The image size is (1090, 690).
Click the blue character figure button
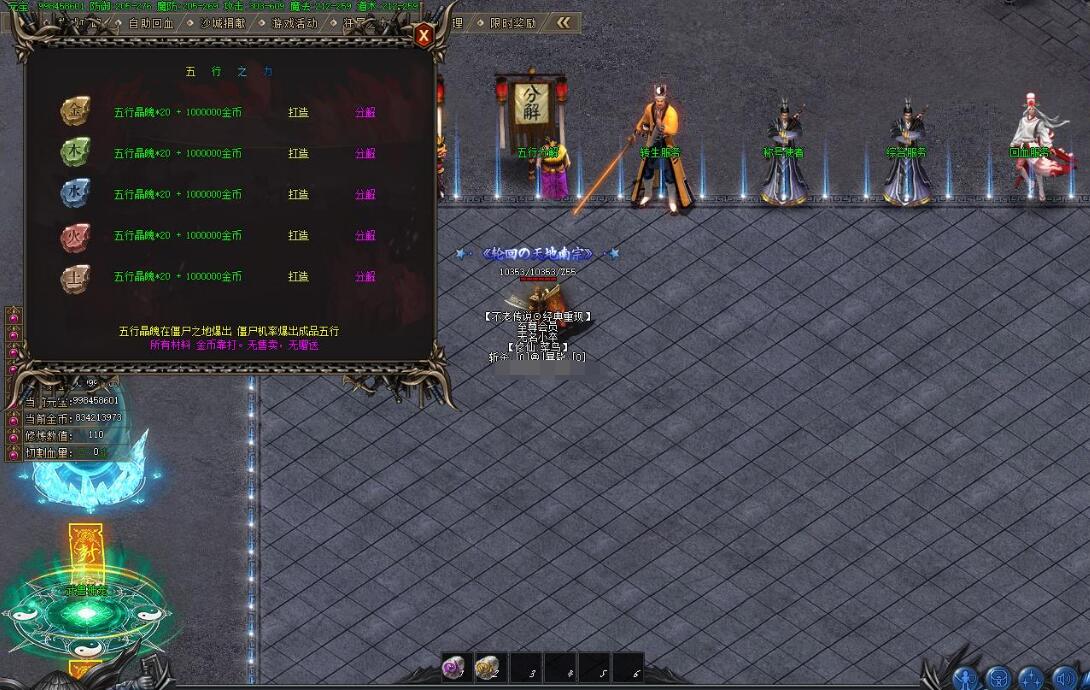pyautogui.click(x=965, y=678)
